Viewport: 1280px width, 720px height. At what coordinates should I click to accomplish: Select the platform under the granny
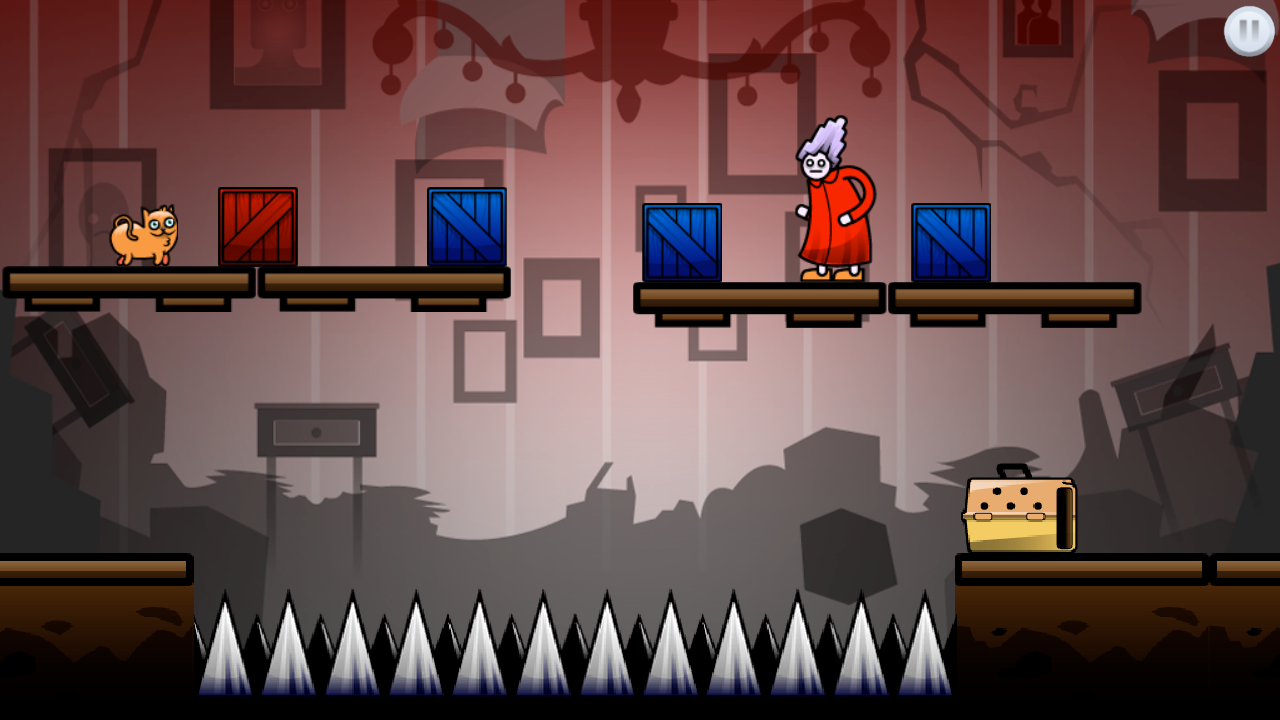coord(760,297)
